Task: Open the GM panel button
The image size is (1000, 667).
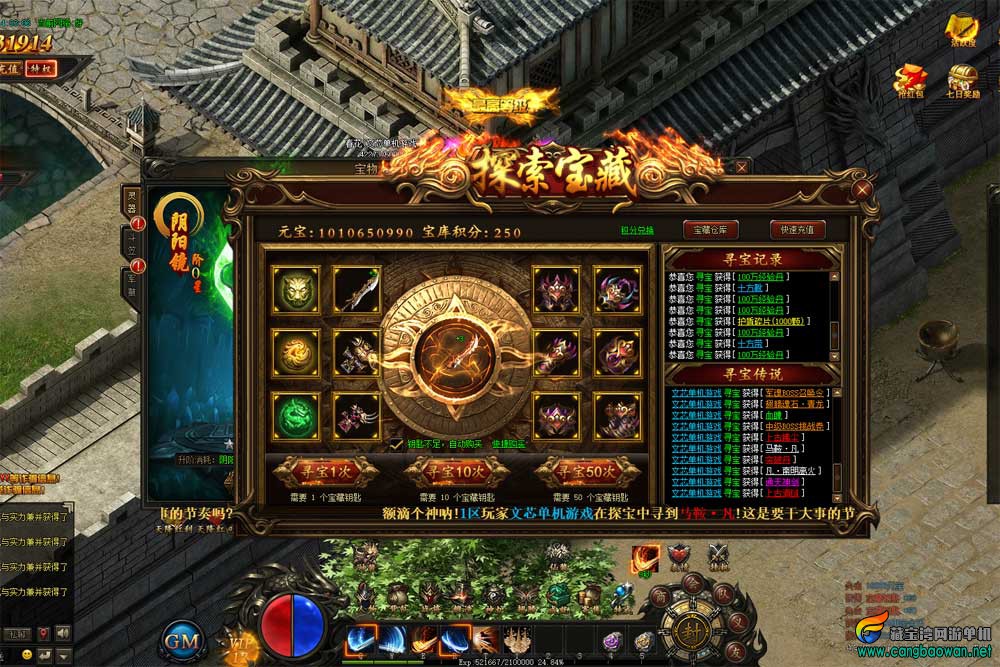Action: click(x=183, y=640)
